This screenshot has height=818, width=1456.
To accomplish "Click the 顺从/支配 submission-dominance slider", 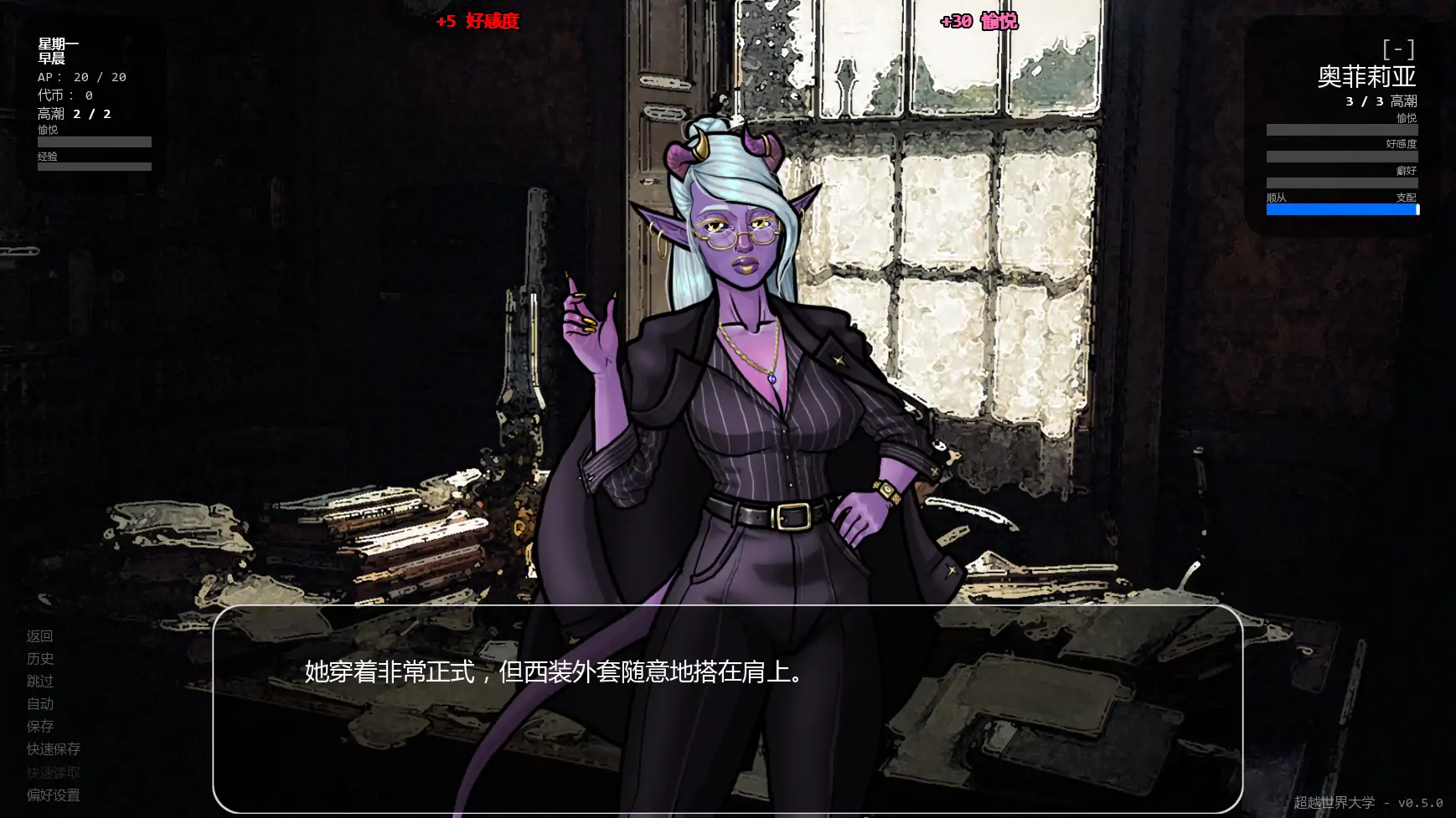I will [x=1341, y=209].
